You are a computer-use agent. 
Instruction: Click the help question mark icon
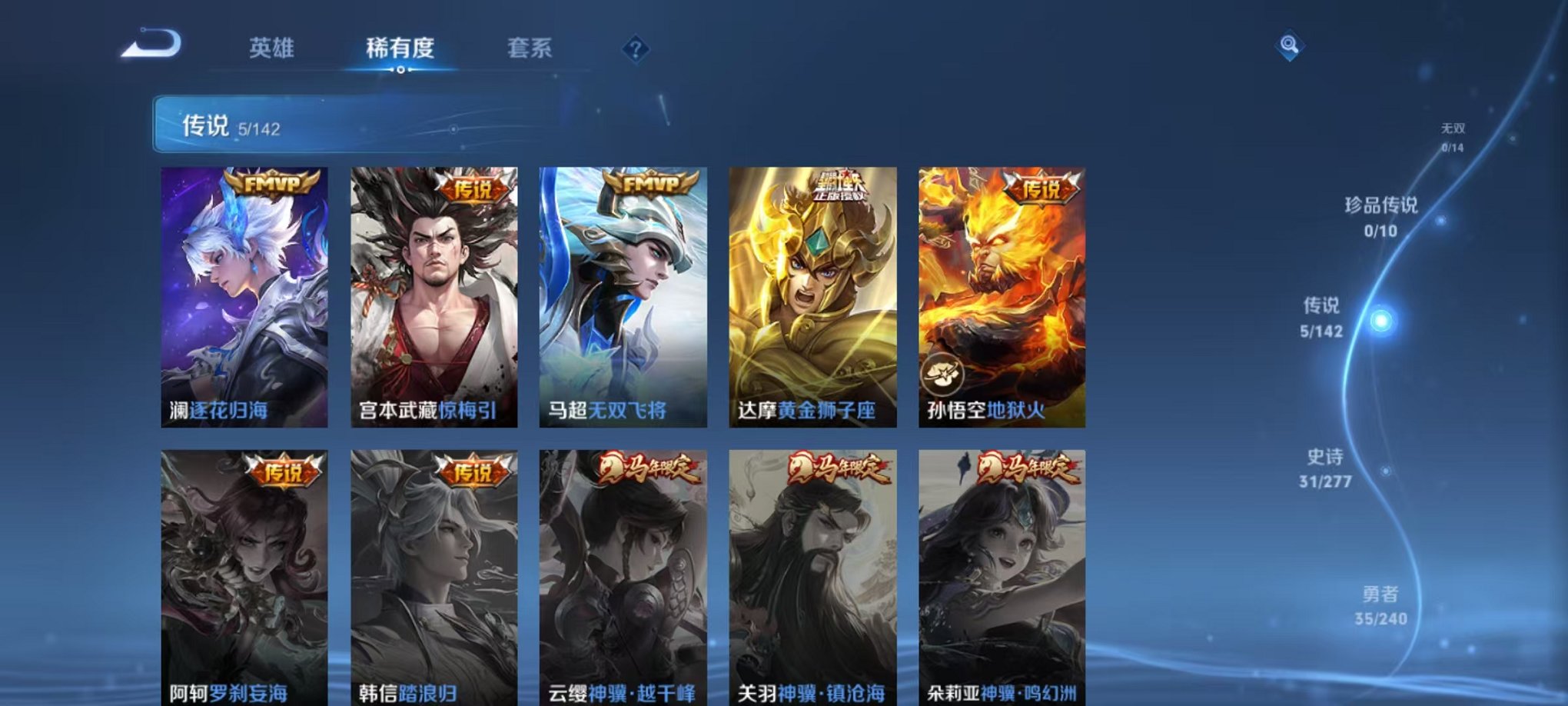[x=635, y=48]
